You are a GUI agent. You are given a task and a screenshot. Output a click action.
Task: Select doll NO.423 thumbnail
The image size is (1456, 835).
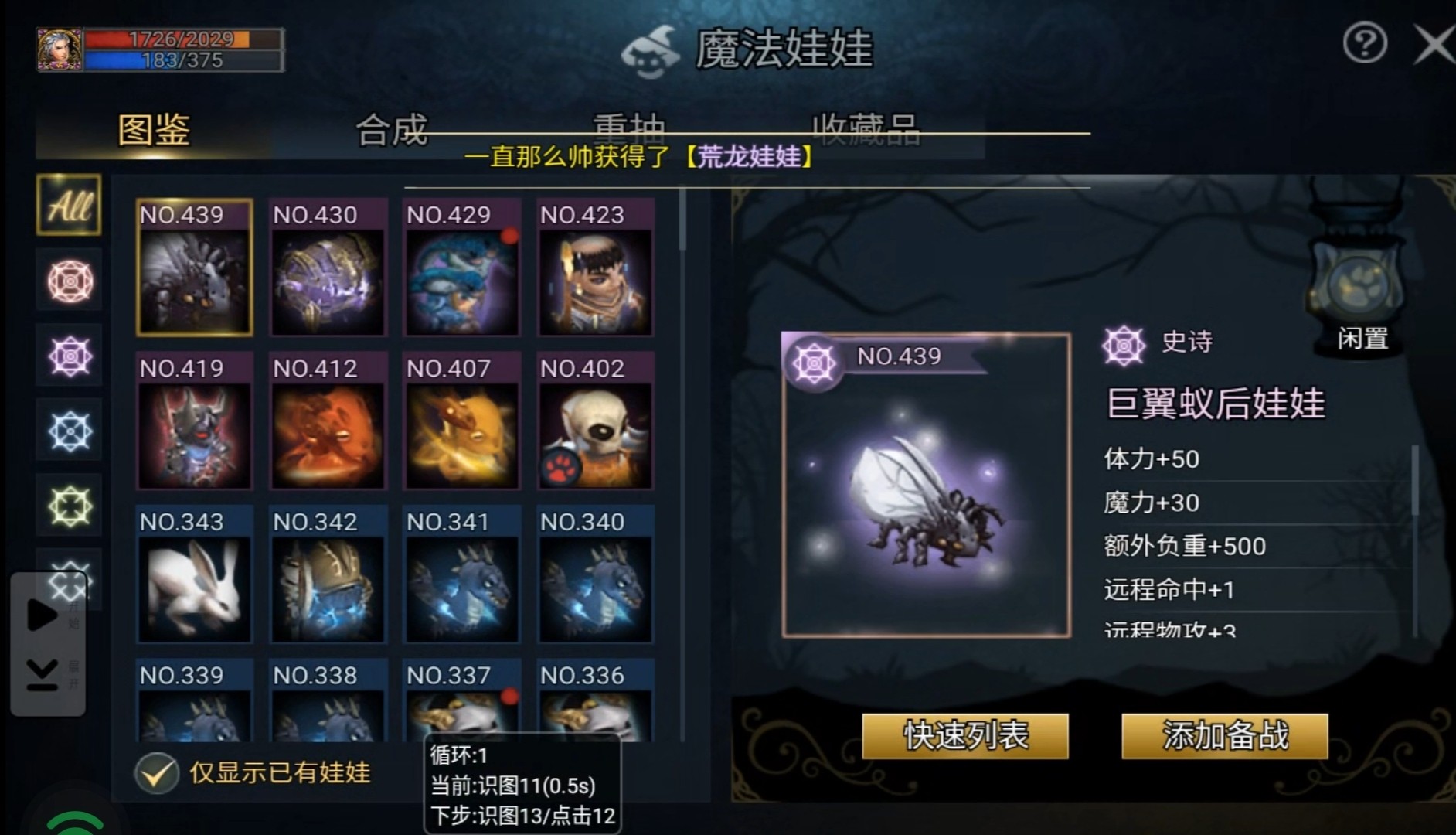point(595,268)
